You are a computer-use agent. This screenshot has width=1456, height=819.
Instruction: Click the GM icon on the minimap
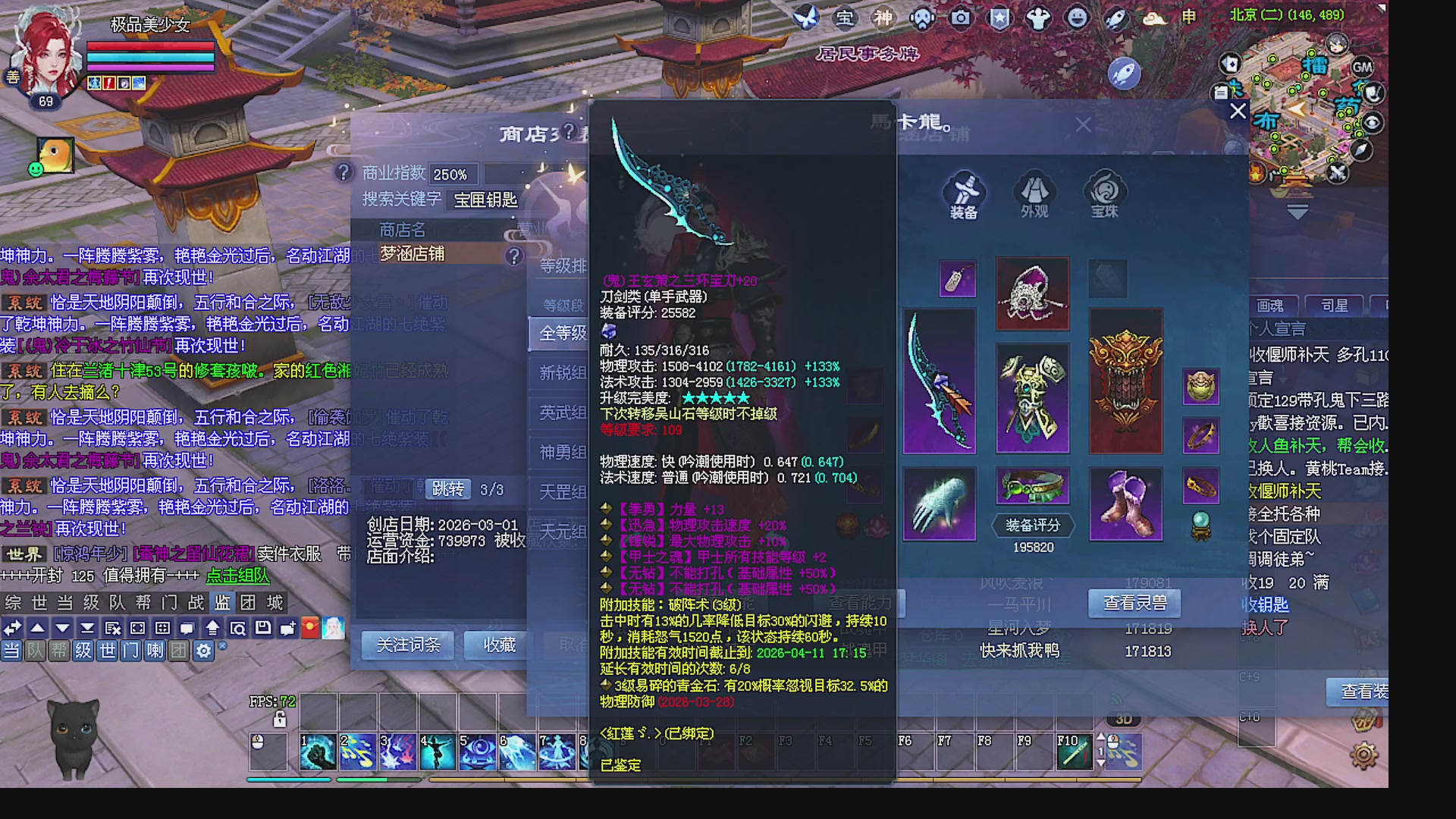tap(1363, 67)
